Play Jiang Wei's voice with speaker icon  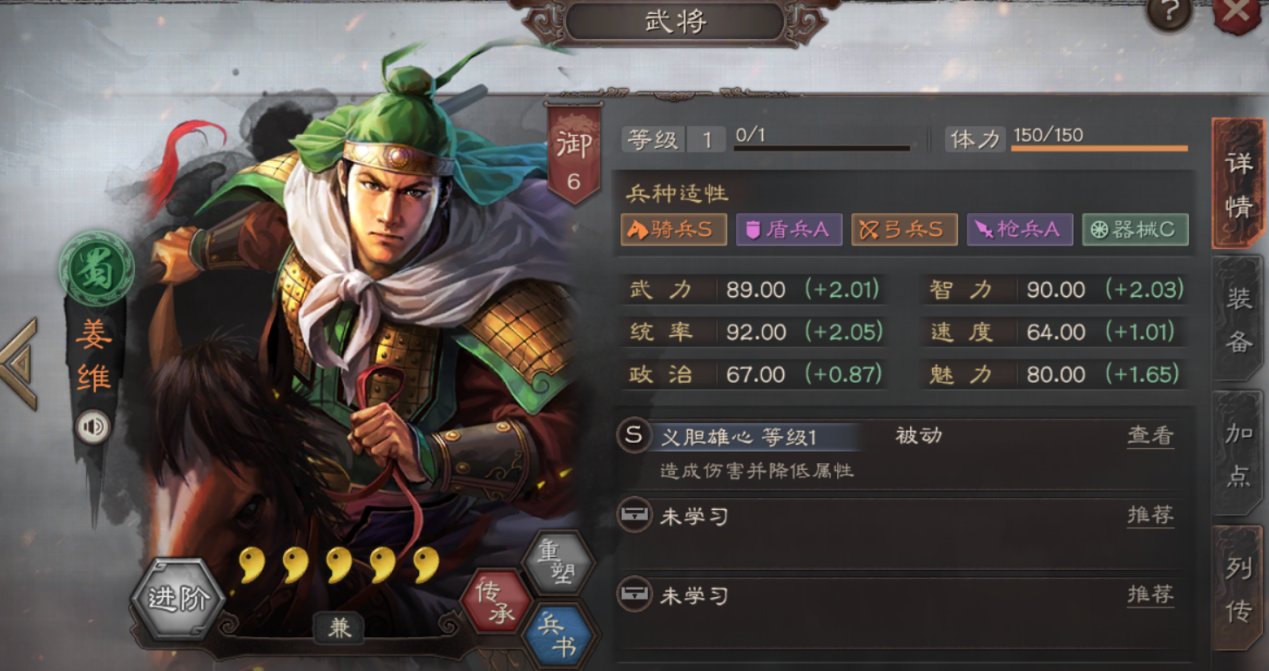[x=94, y=428]
